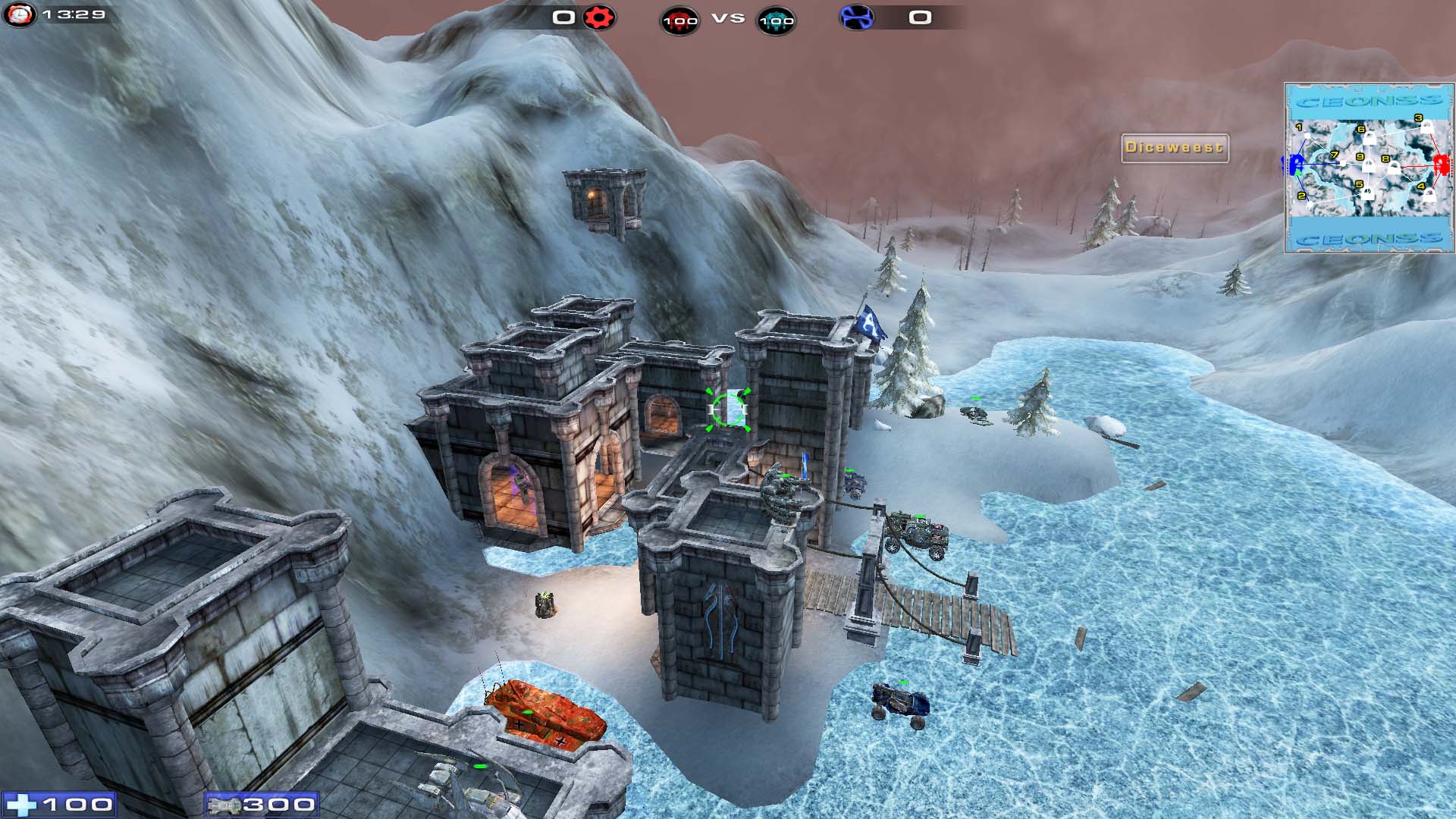Screen dimensions: 1456x819
Task: Click the blue team emblem
Action: pos(856,17)
